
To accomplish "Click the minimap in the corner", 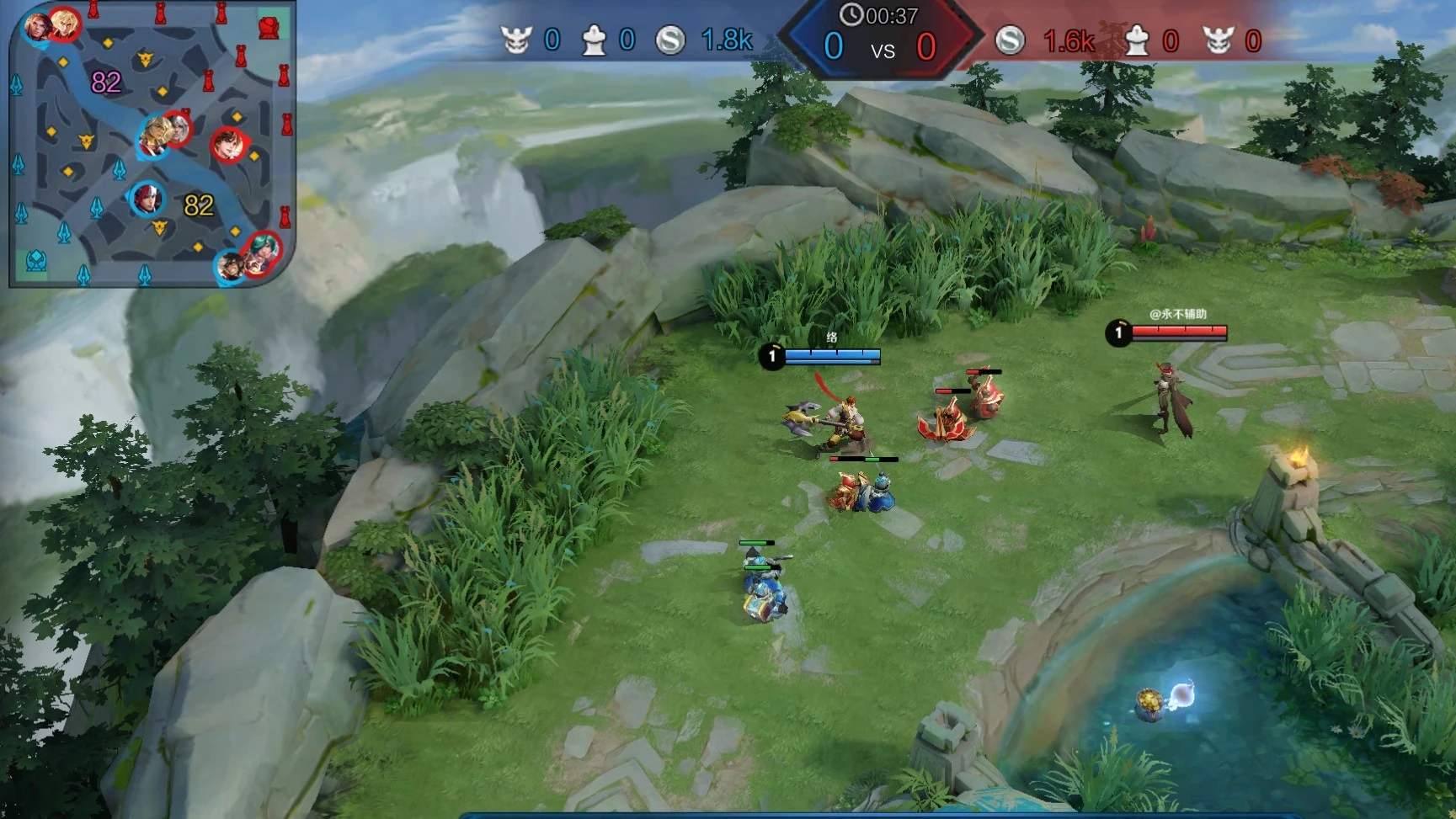I will coord(152,144).
